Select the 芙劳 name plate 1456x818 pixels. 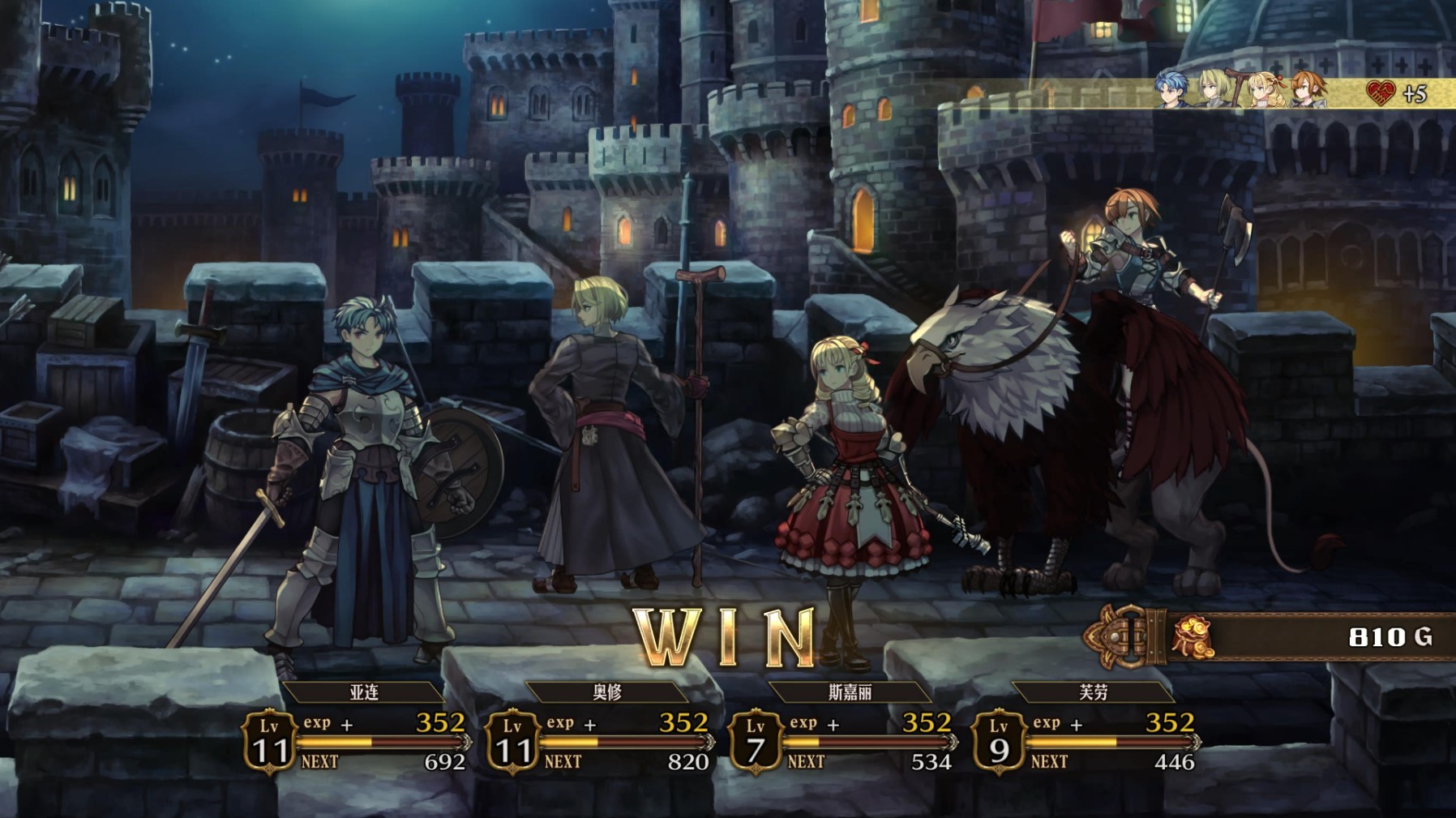(1093, 692)
